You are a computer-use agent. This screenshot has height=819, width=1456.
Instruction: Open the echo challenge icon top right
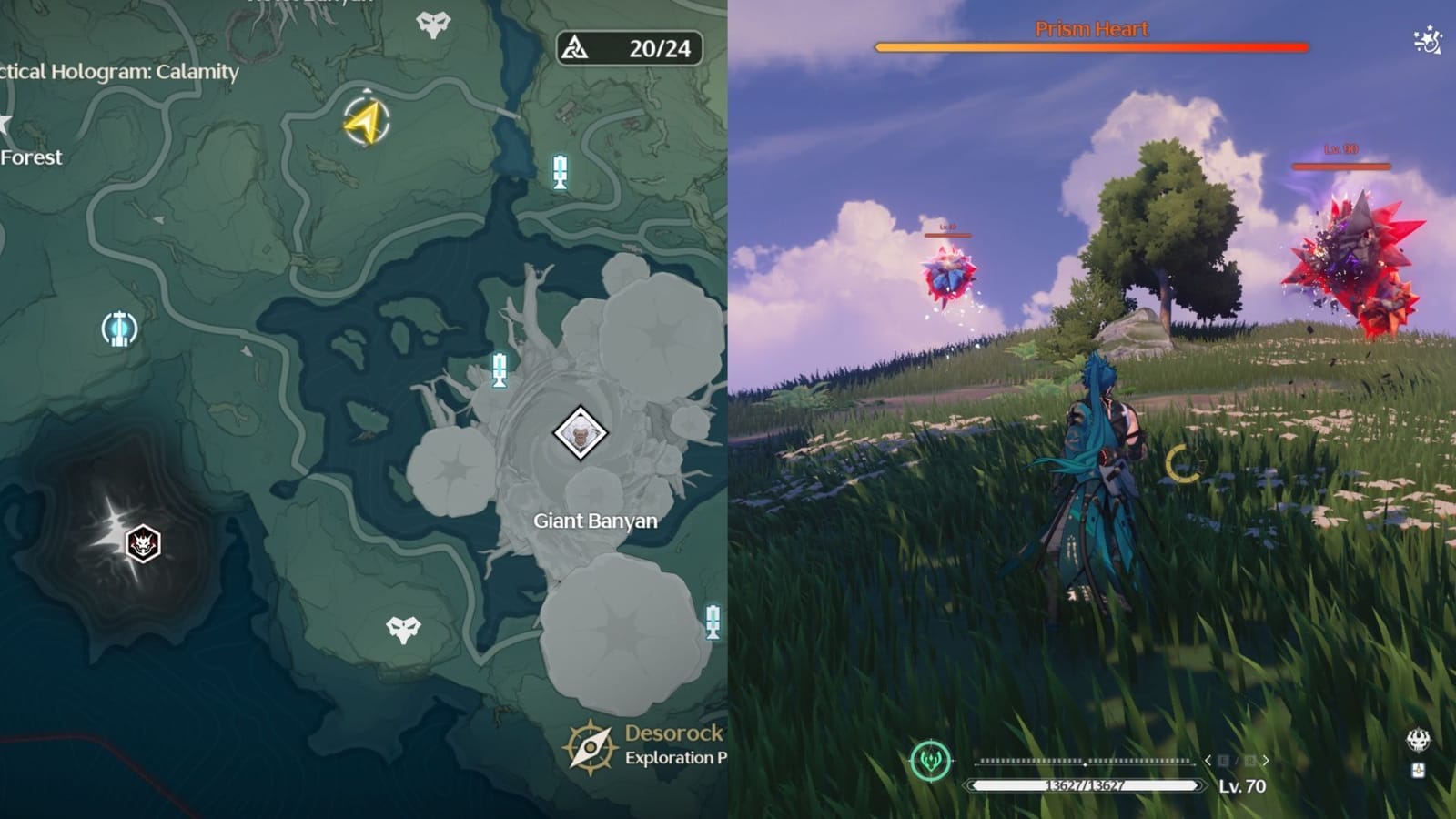(x=1429, y=38)
